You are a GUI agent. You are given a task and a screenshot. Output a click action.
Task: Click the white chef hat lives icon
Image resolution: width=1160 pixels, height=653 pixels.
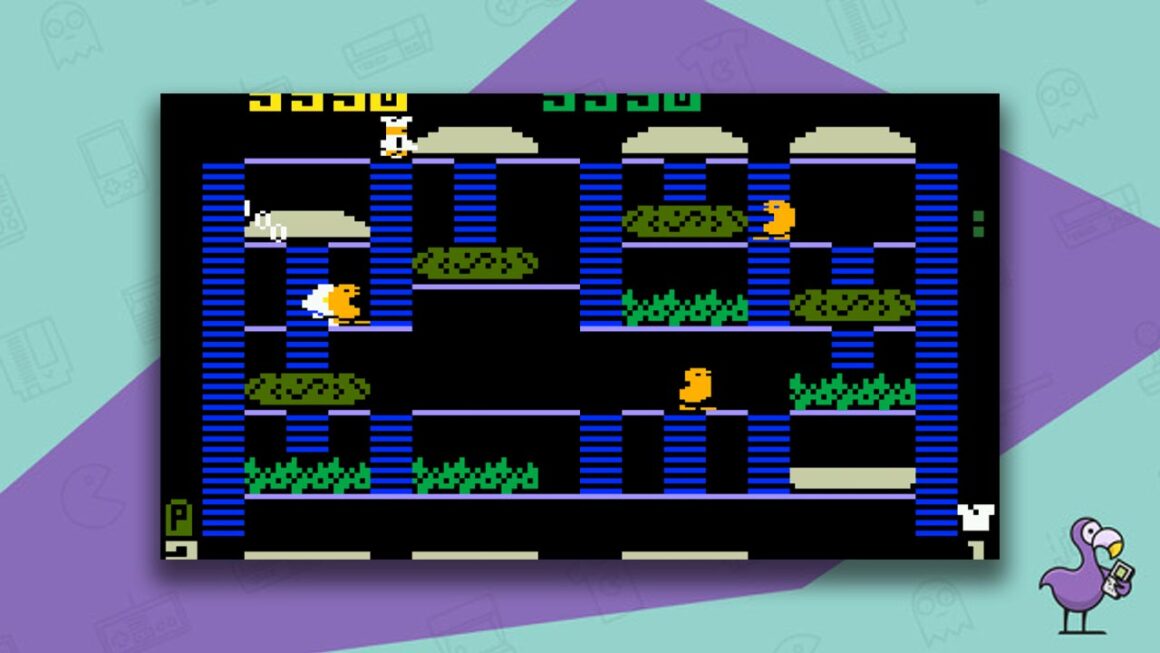[975, 517]
